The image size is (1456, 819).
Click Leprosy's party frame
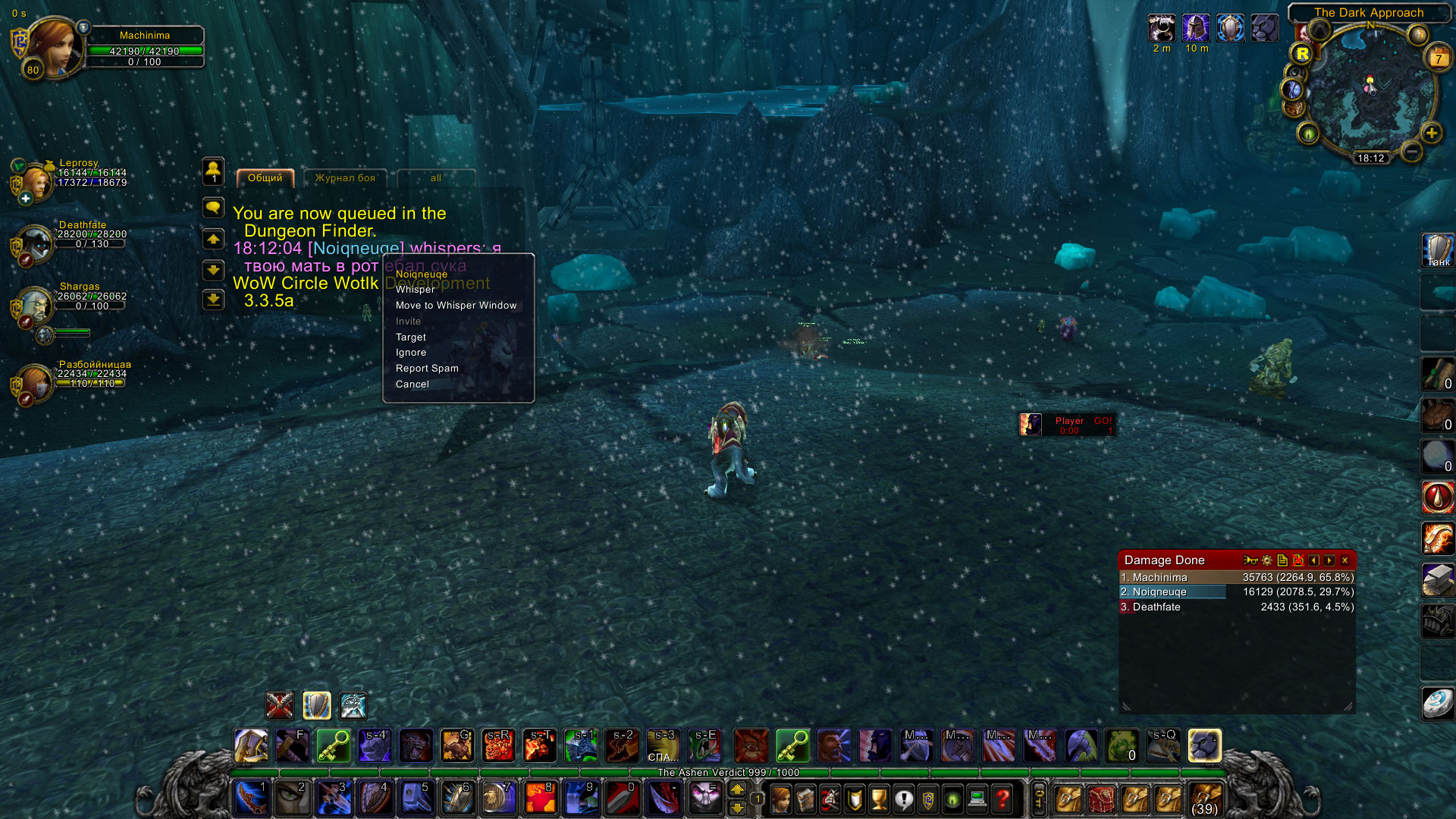point(35,180)
